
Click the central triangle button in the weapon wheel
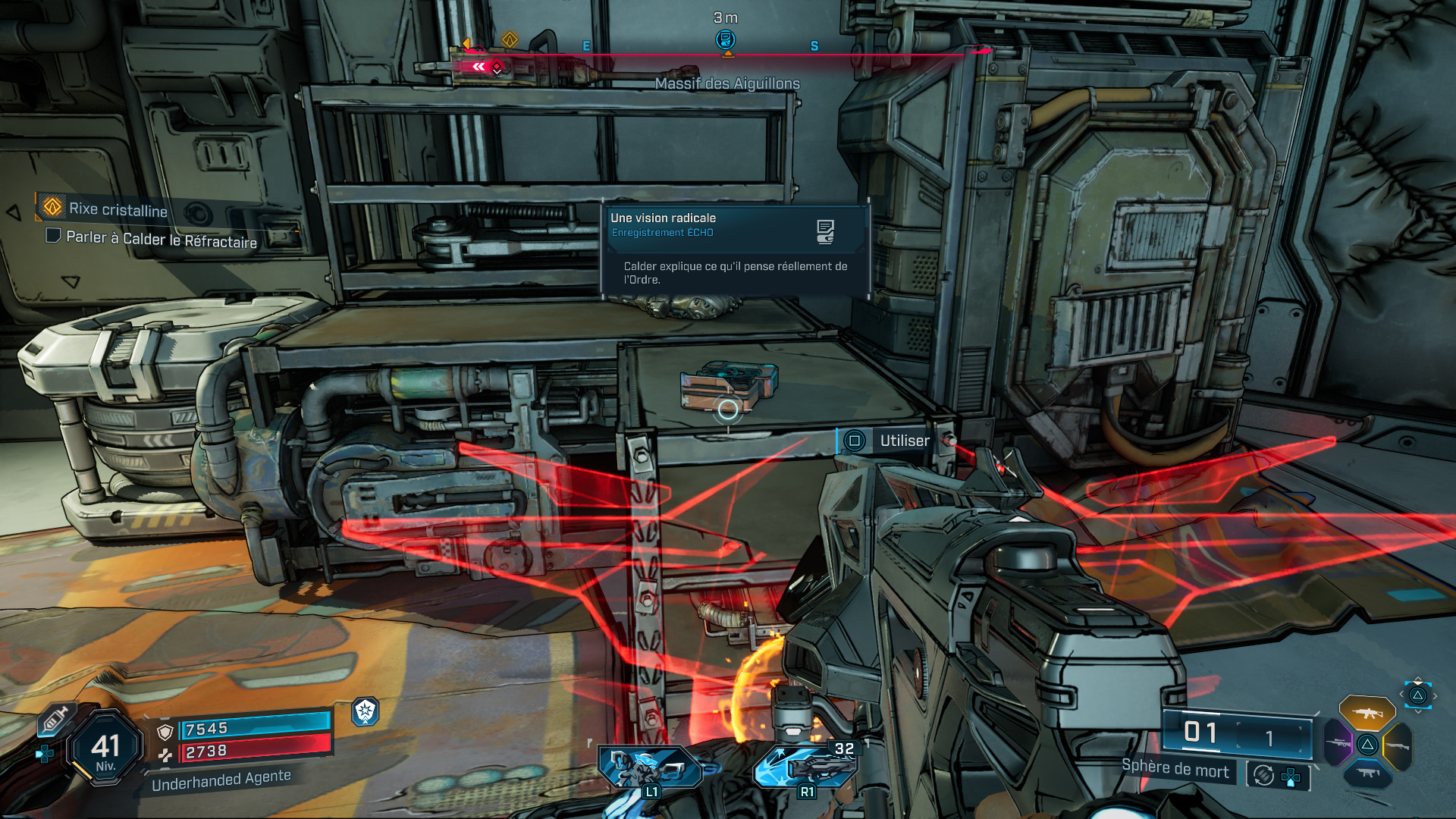[x=1368, y=745]
